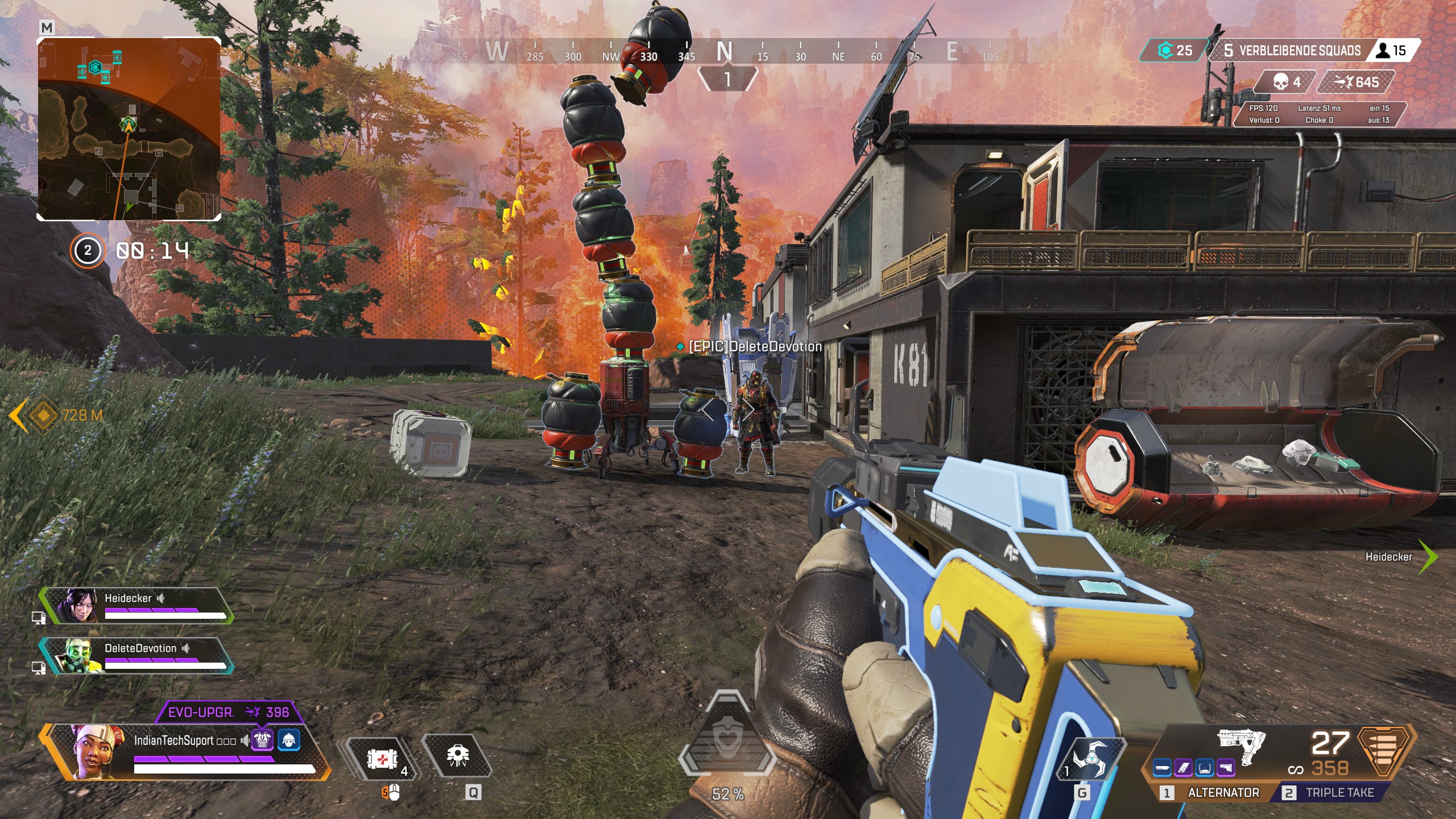Click the blue helmet perk icon
1456x819 pixels.
(x=289, y=740)
